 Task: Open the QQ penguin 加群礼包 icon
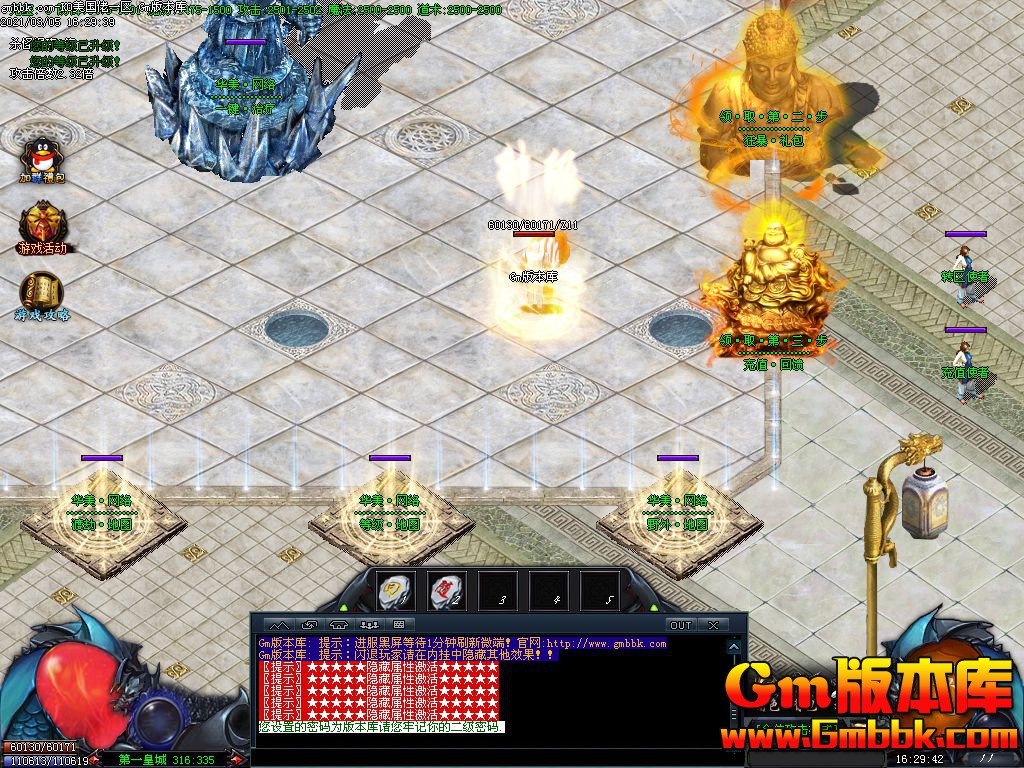[41, 158]
